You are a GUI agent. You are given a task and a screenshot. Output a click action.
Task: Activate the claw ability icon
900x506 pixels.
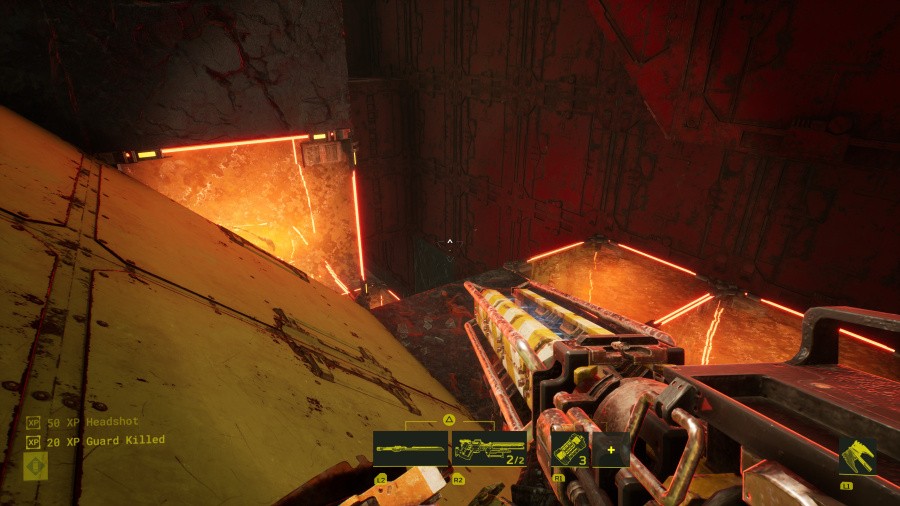(x=857, y=457)
